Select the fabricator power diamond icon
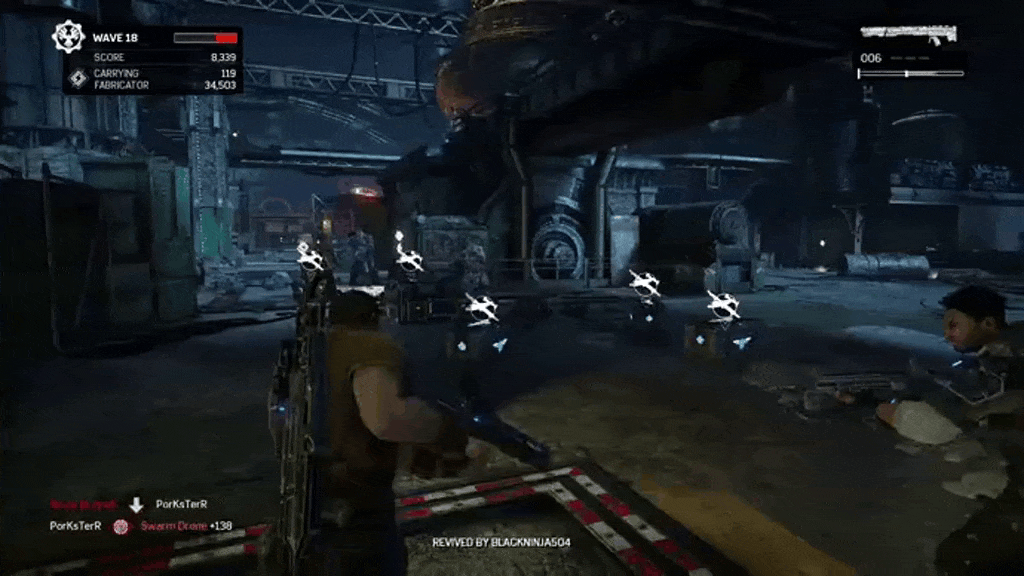Screen dimensions: 1024x576 (77, 78)
